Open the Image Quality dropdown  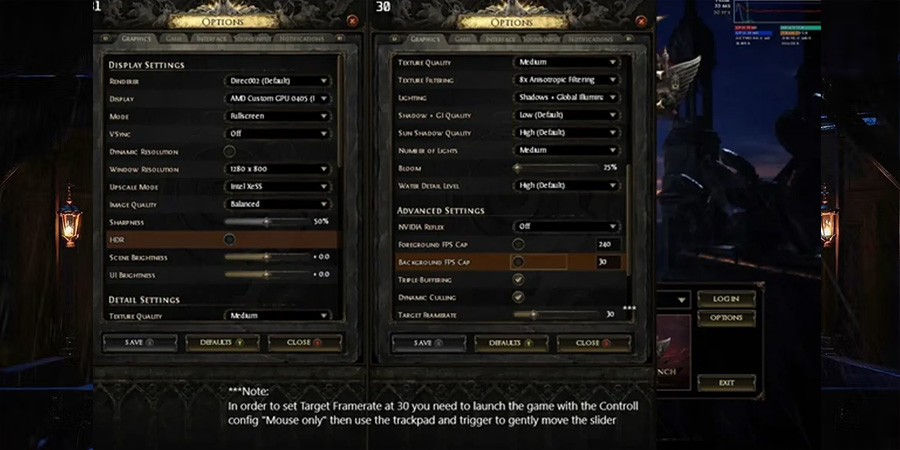(277, 204)
